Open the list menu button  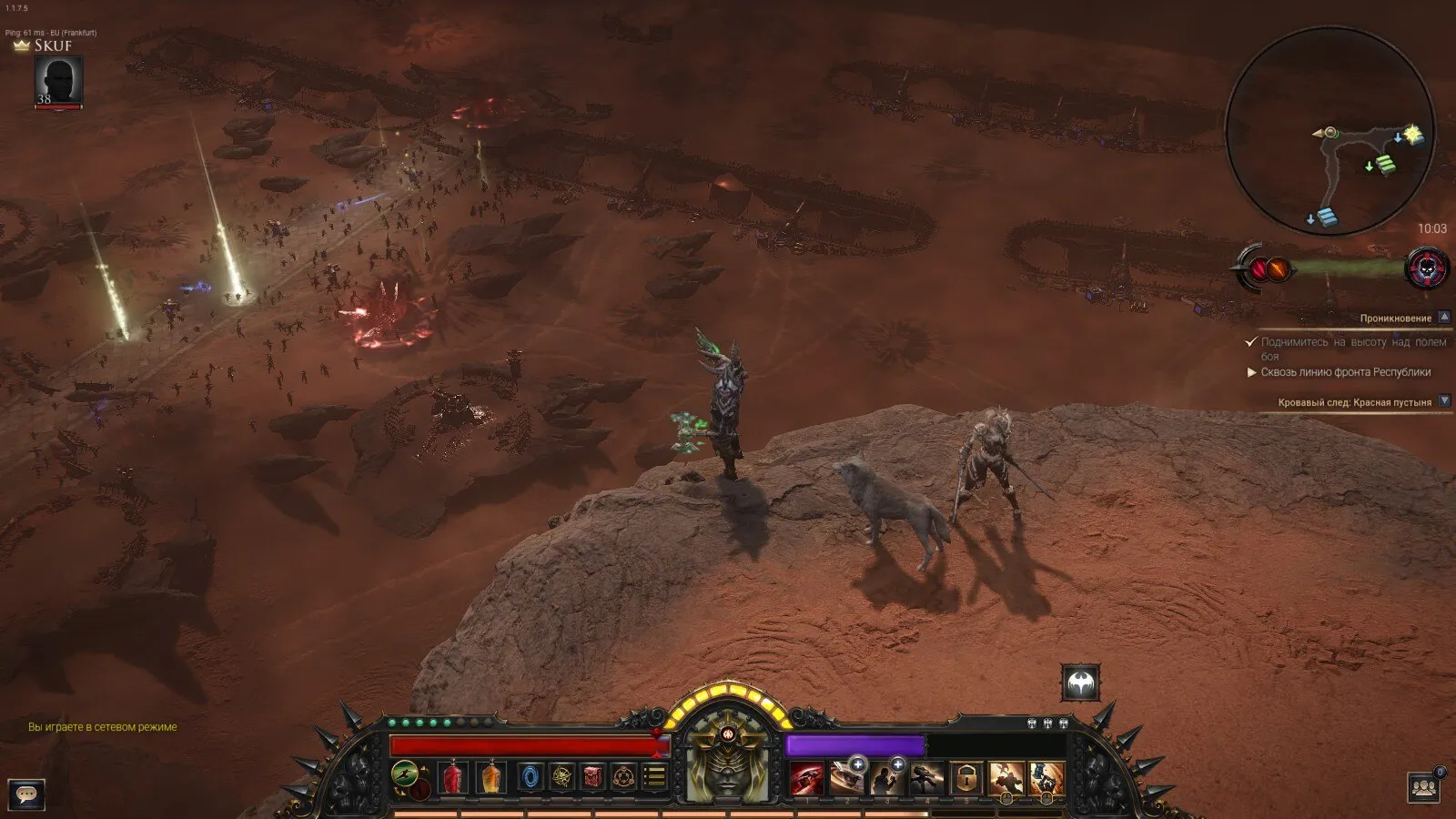655,778
